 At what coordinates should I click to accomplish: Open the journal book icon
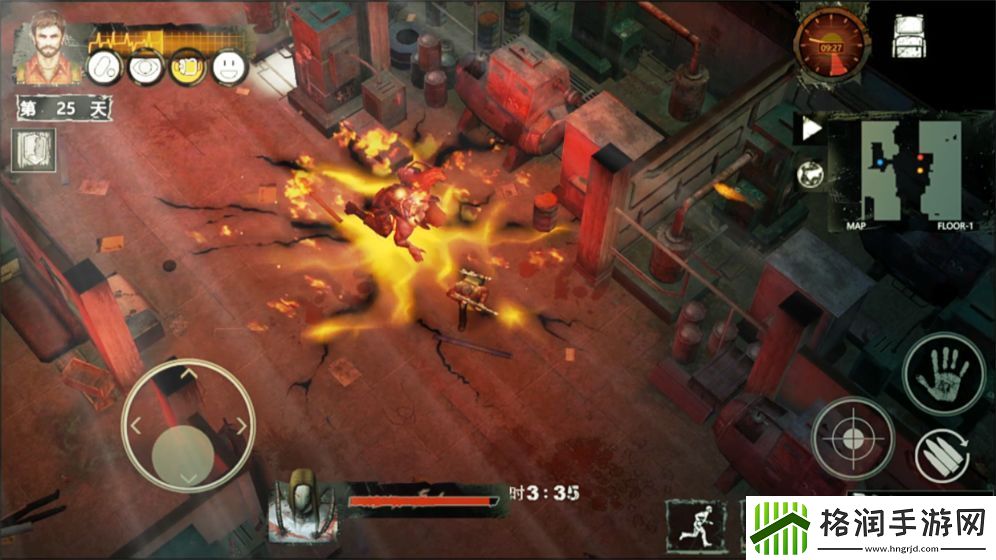(x=35, y=150)
